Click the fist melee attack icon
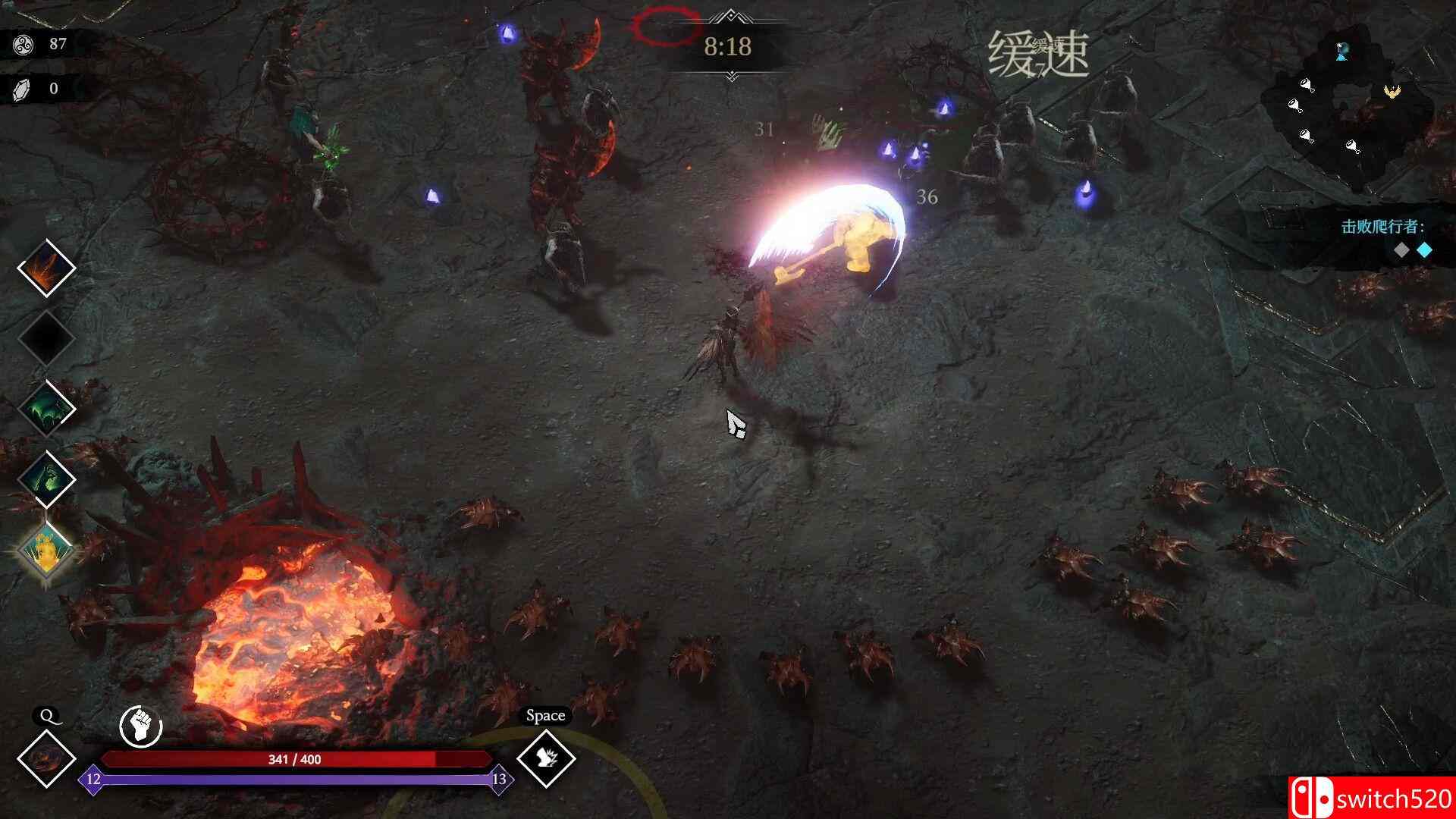This screenshot has width=1456, height=819. [140, 724]
